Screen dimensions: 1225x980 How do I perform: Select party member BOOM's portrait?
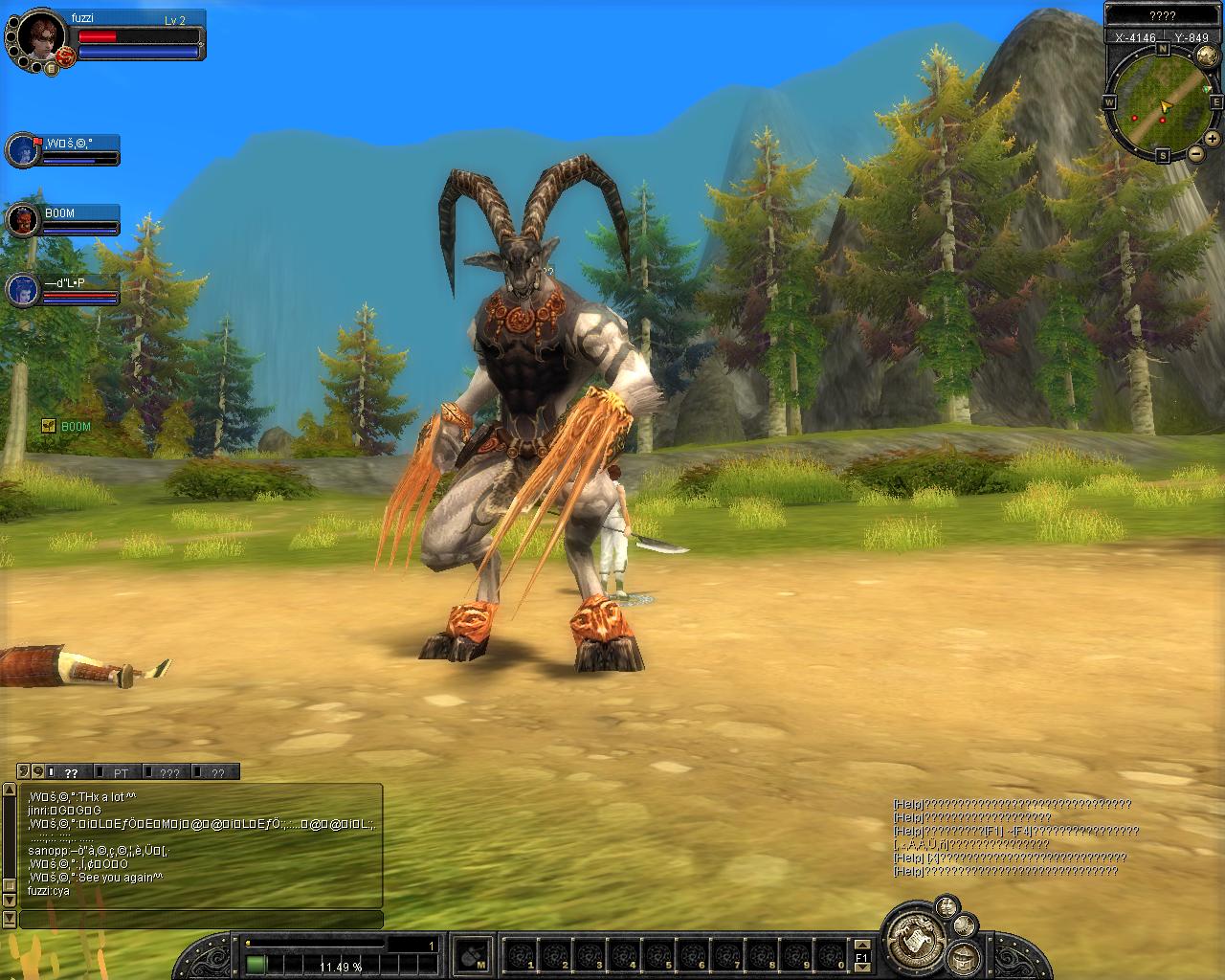click(21, 220)
